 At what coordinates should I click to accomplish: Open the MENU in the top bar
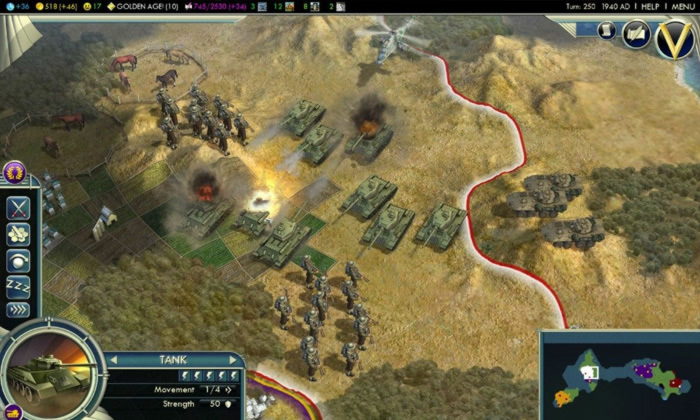pyautogui.click(x=684, y=6)
